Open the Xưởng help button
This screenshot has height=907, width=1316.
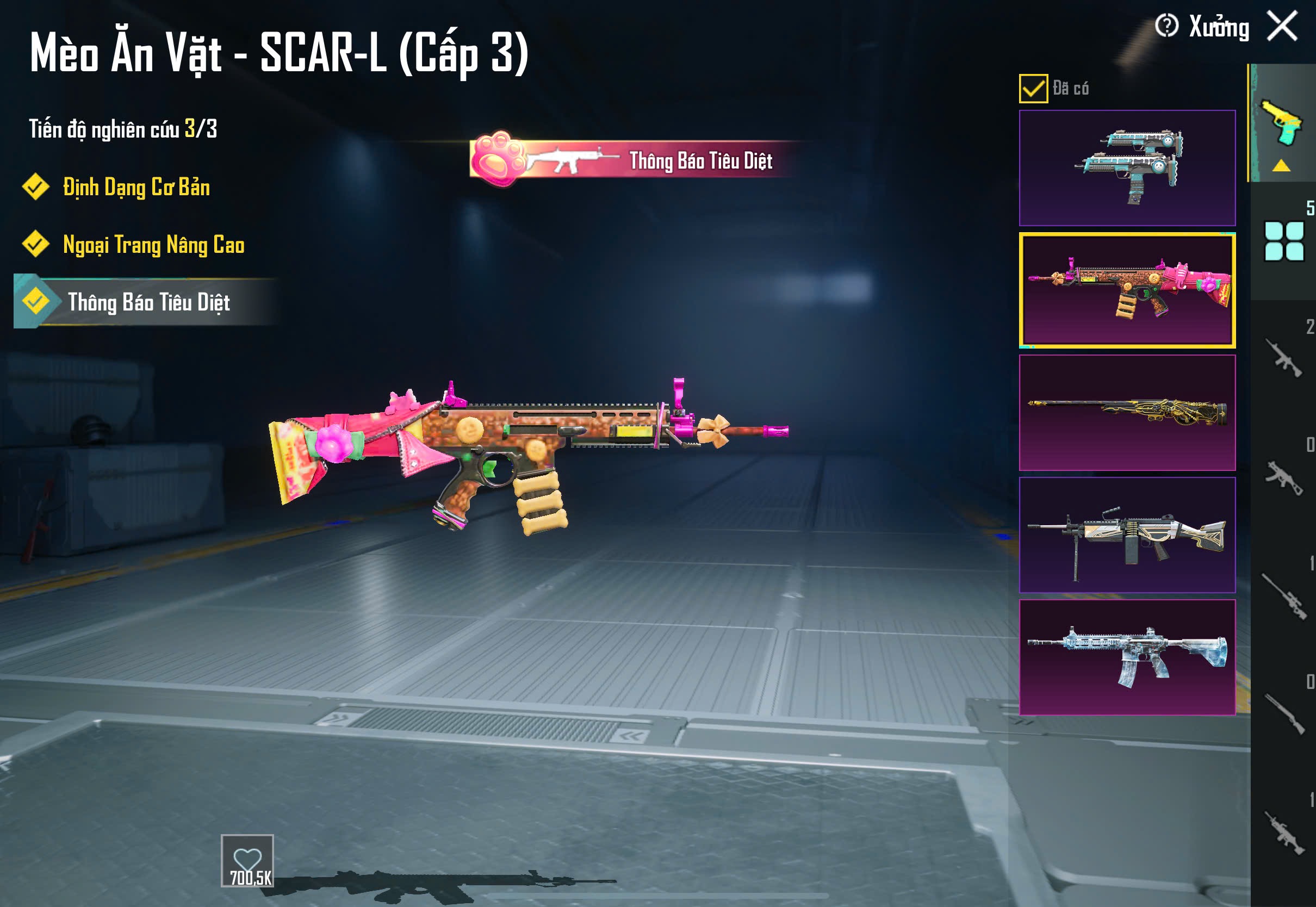1167,26
